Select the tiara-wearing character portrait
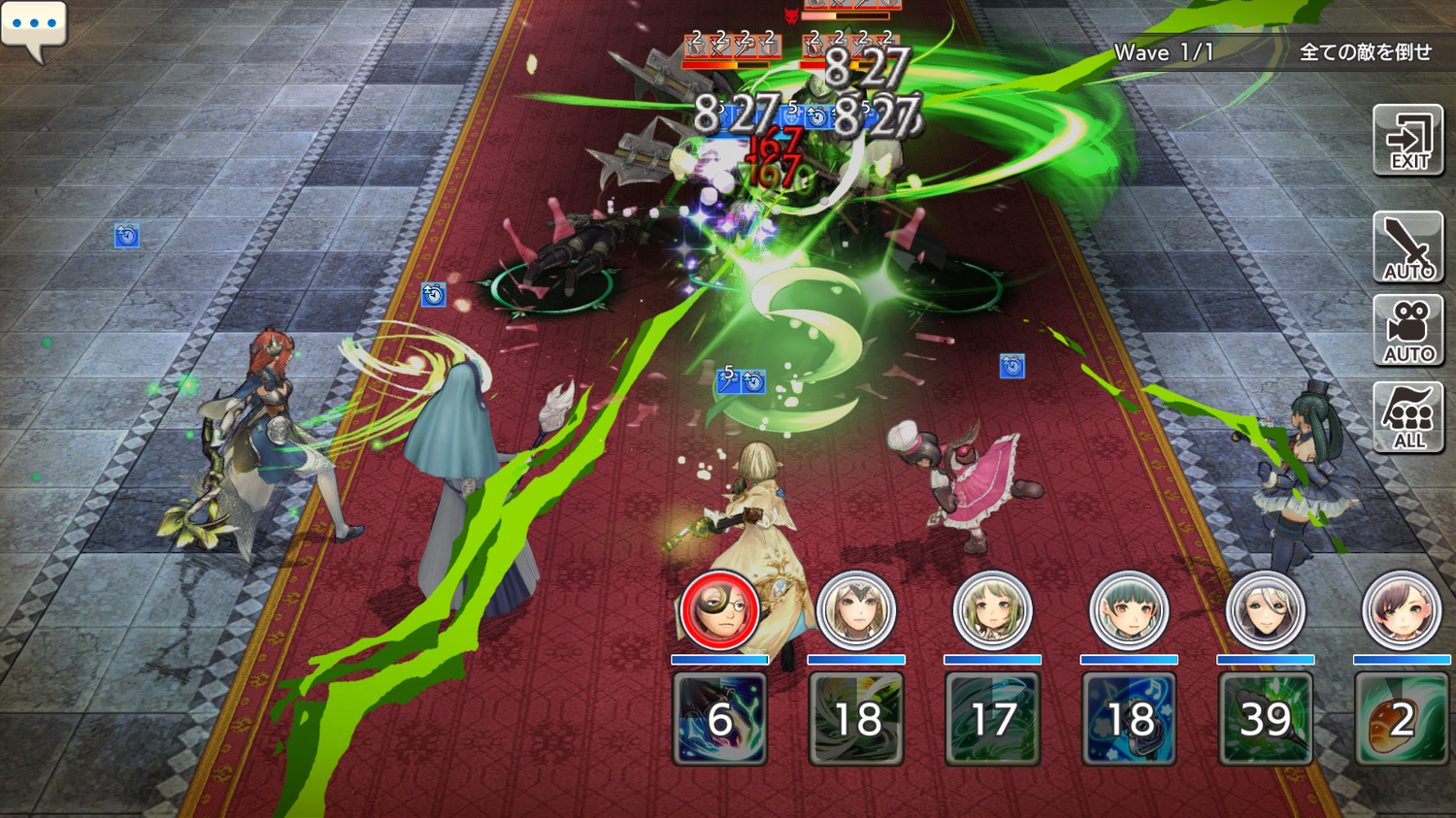 (x=855, y=610)
